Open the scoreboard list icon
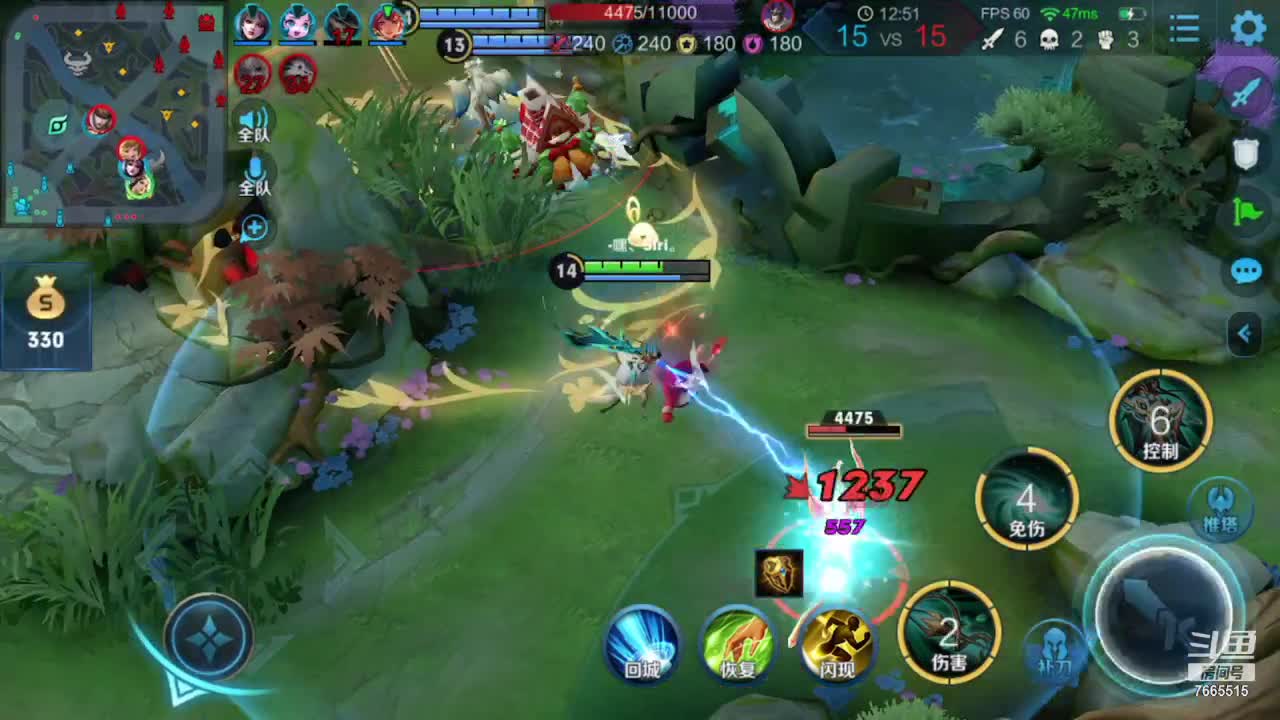Image resolution: width=1280 pixels, height=720 pixels. coord(1184,28)
